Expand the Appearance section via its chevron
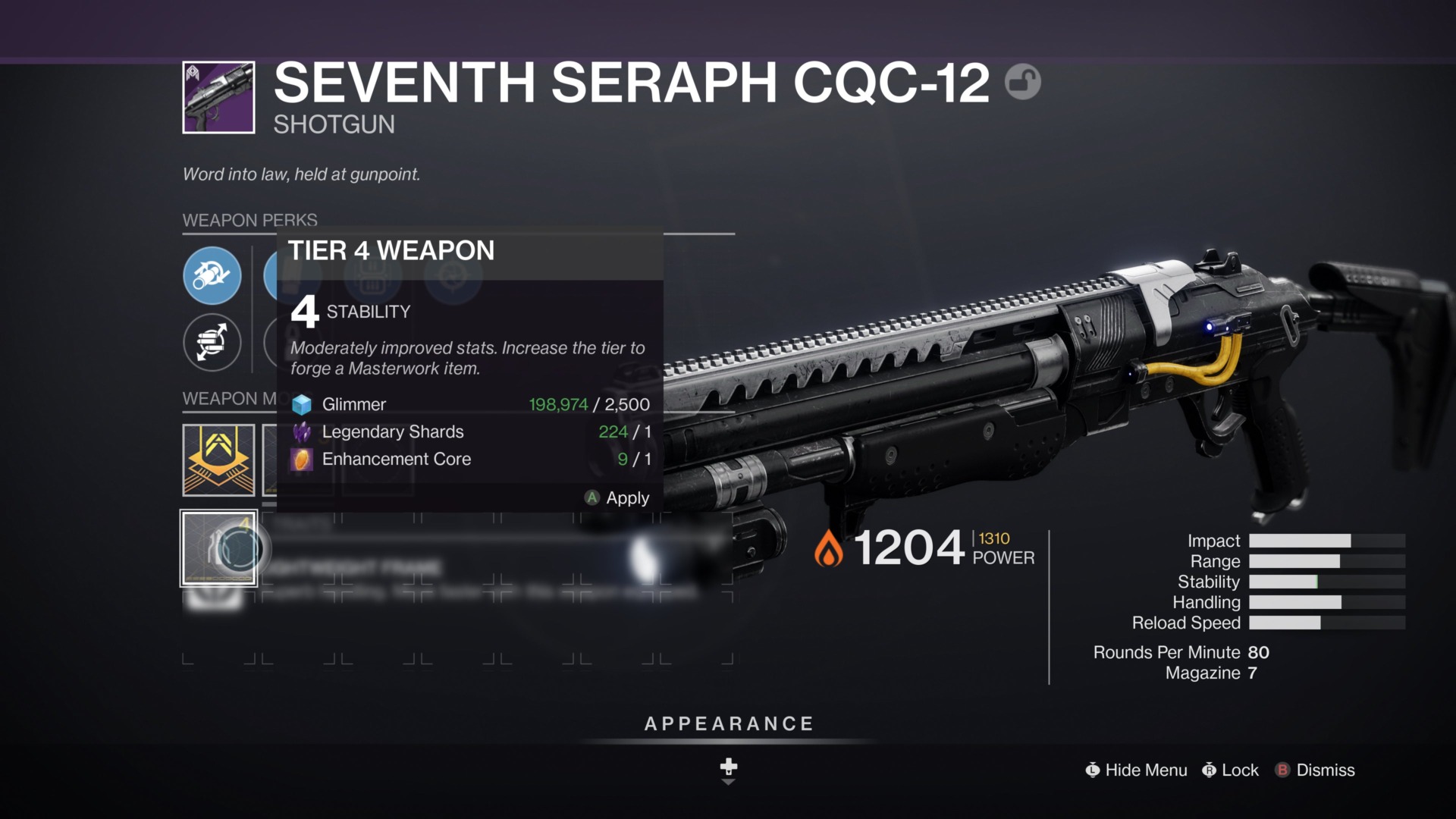Screen dimensions: 1456x819 (x=728, y=768)
